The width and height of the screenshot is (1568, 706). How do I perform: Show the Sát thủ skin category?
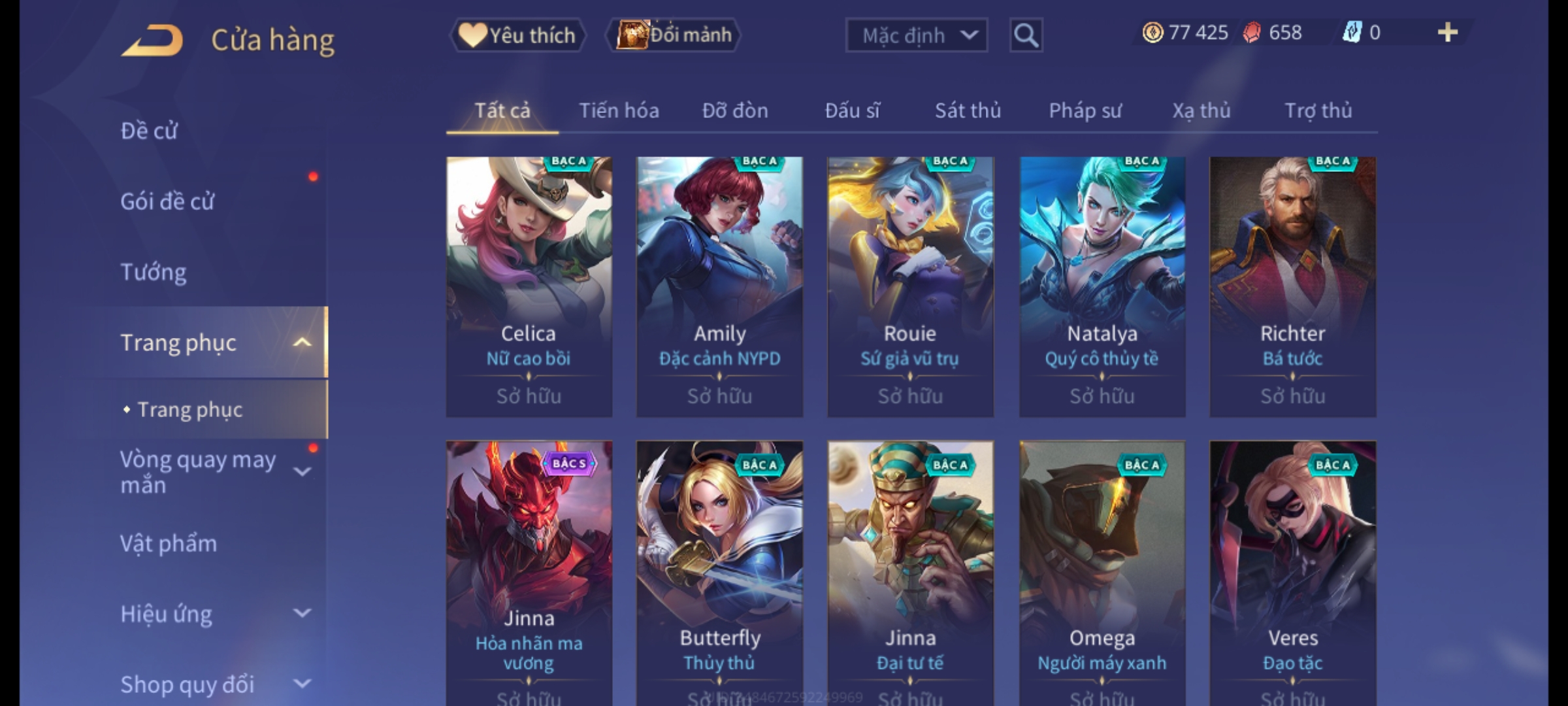tap(968, 110)
